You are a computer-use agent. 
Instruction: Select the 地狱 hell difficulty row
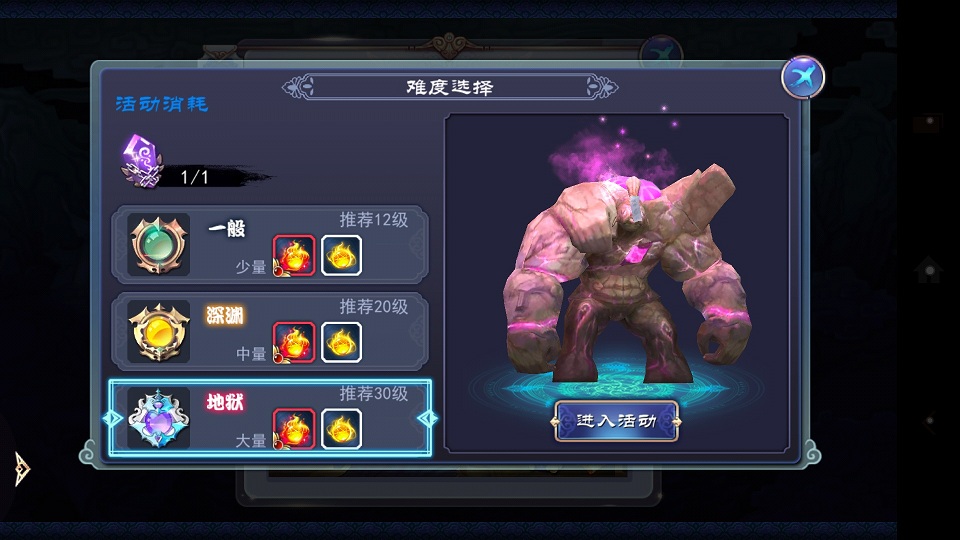click(269, 418)
